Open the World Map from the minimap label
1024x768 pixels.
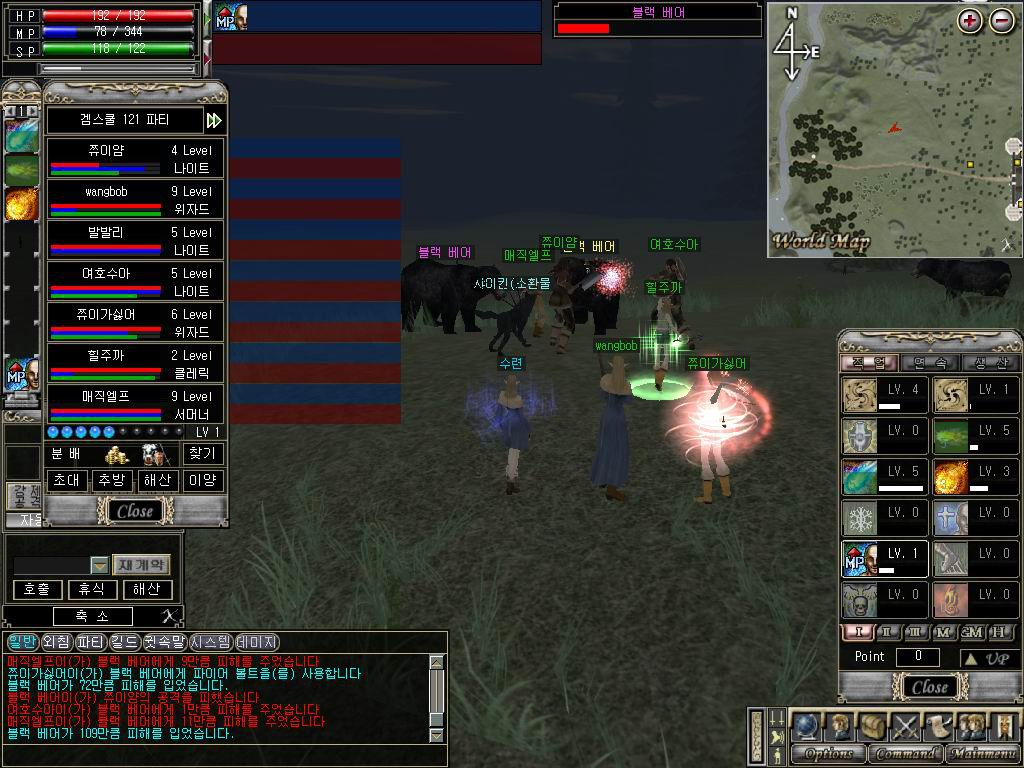pyautogui.click(x=821, y=241)
